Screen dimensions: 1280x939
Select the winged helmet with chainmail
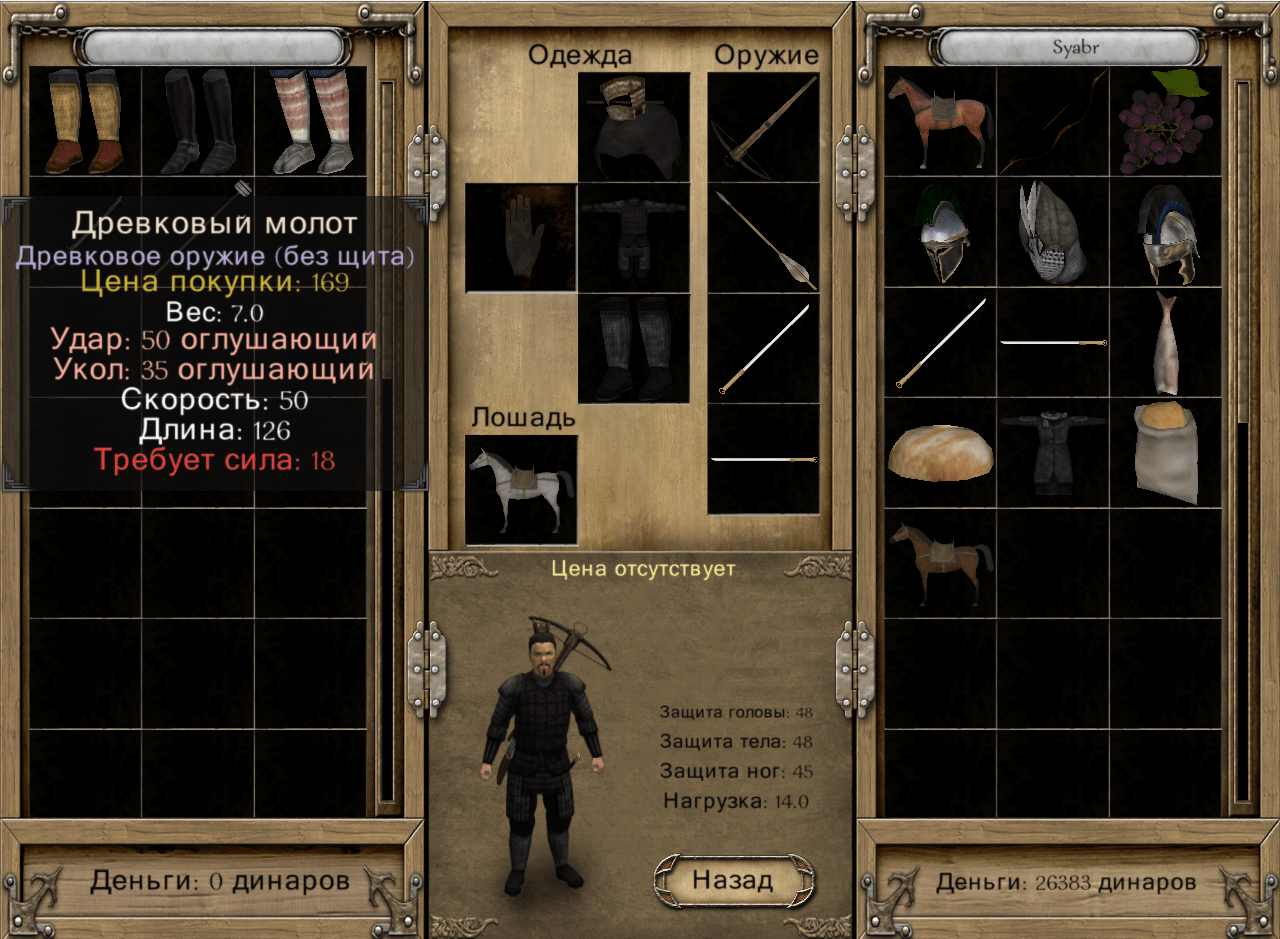tap(1052, 232)
